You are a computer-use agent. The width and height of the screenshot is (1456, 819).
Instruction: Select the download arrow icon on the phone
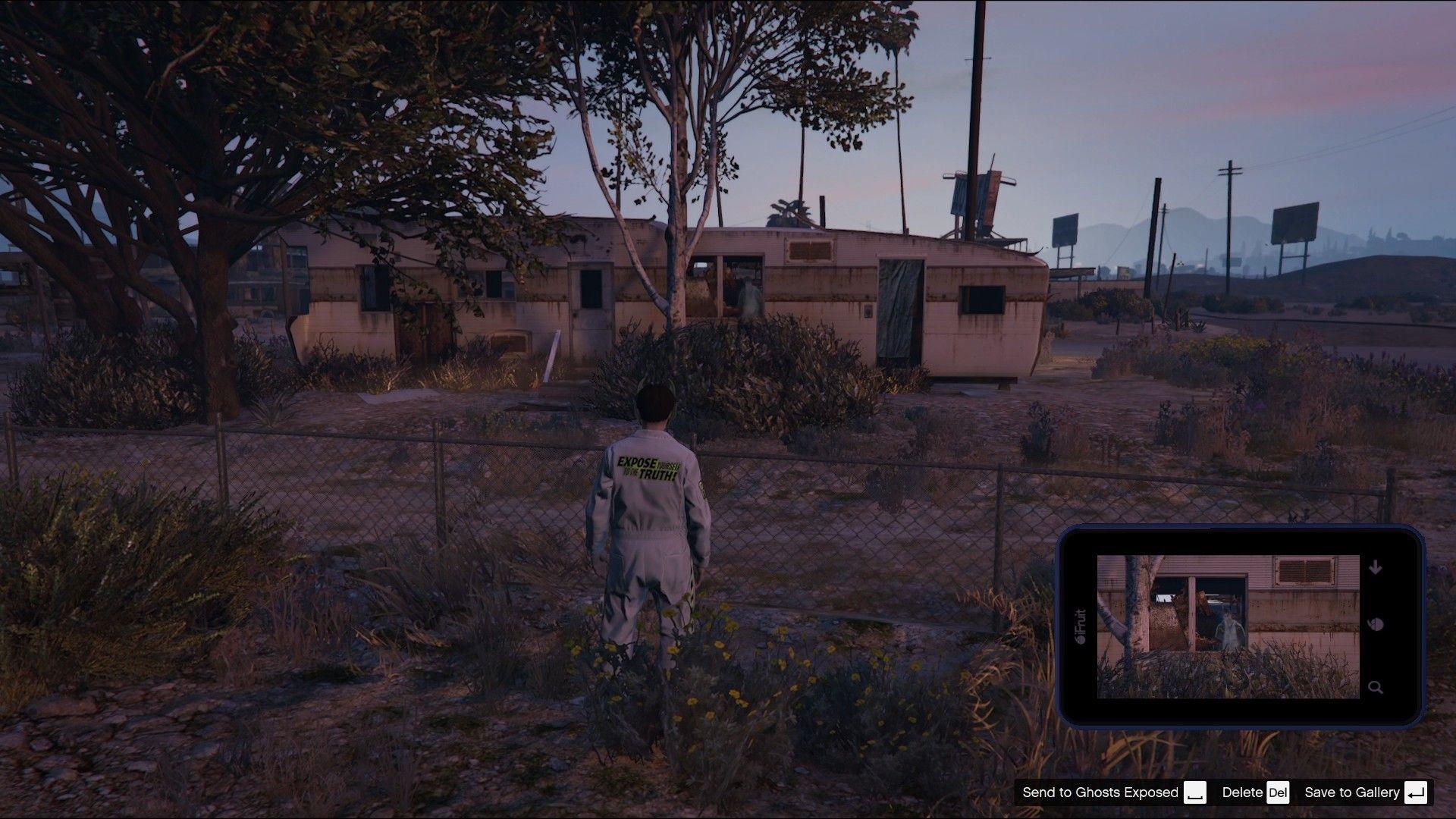[x=1376, y=567]
